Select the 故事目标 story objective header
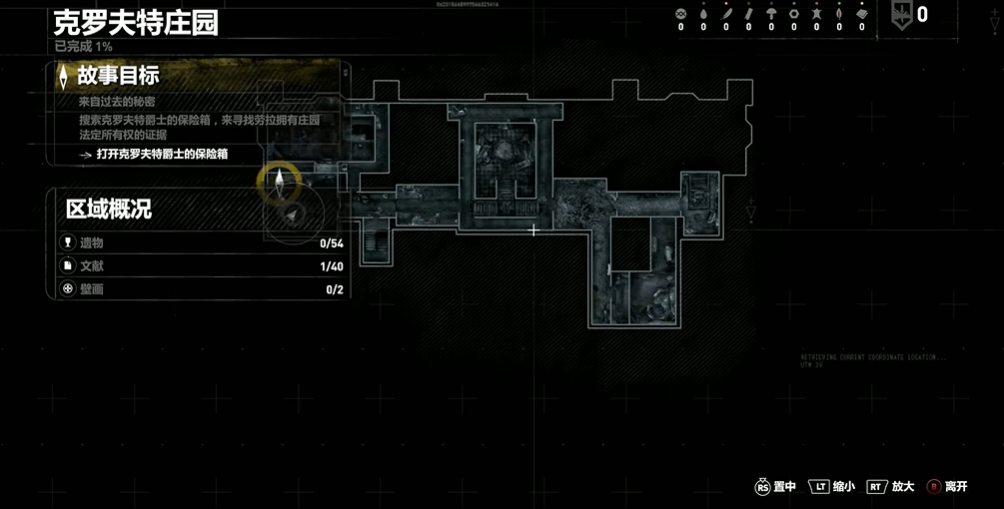 point(118,76)
